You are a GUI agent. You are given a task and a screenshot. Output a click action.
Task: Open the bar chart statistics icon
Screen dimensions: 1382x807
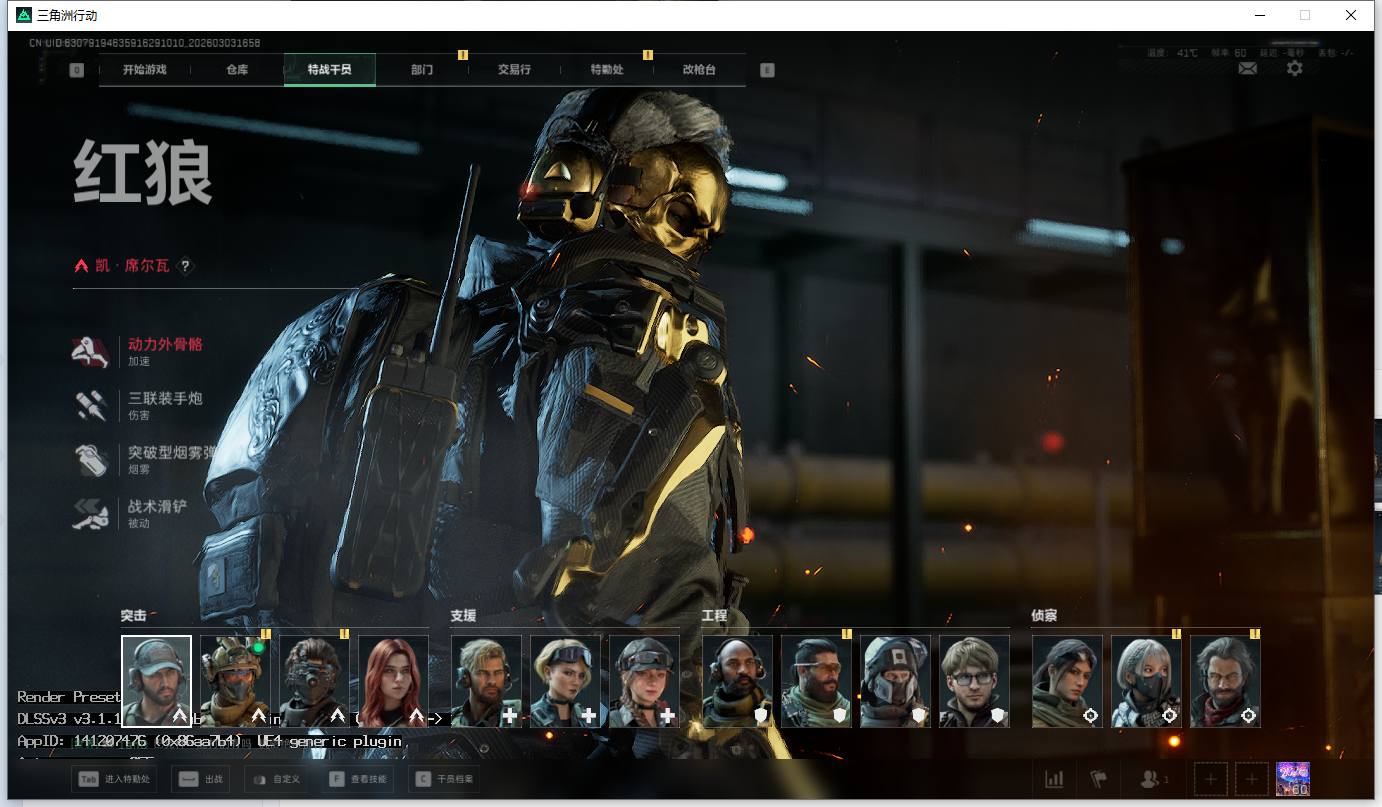(1054, 779)
